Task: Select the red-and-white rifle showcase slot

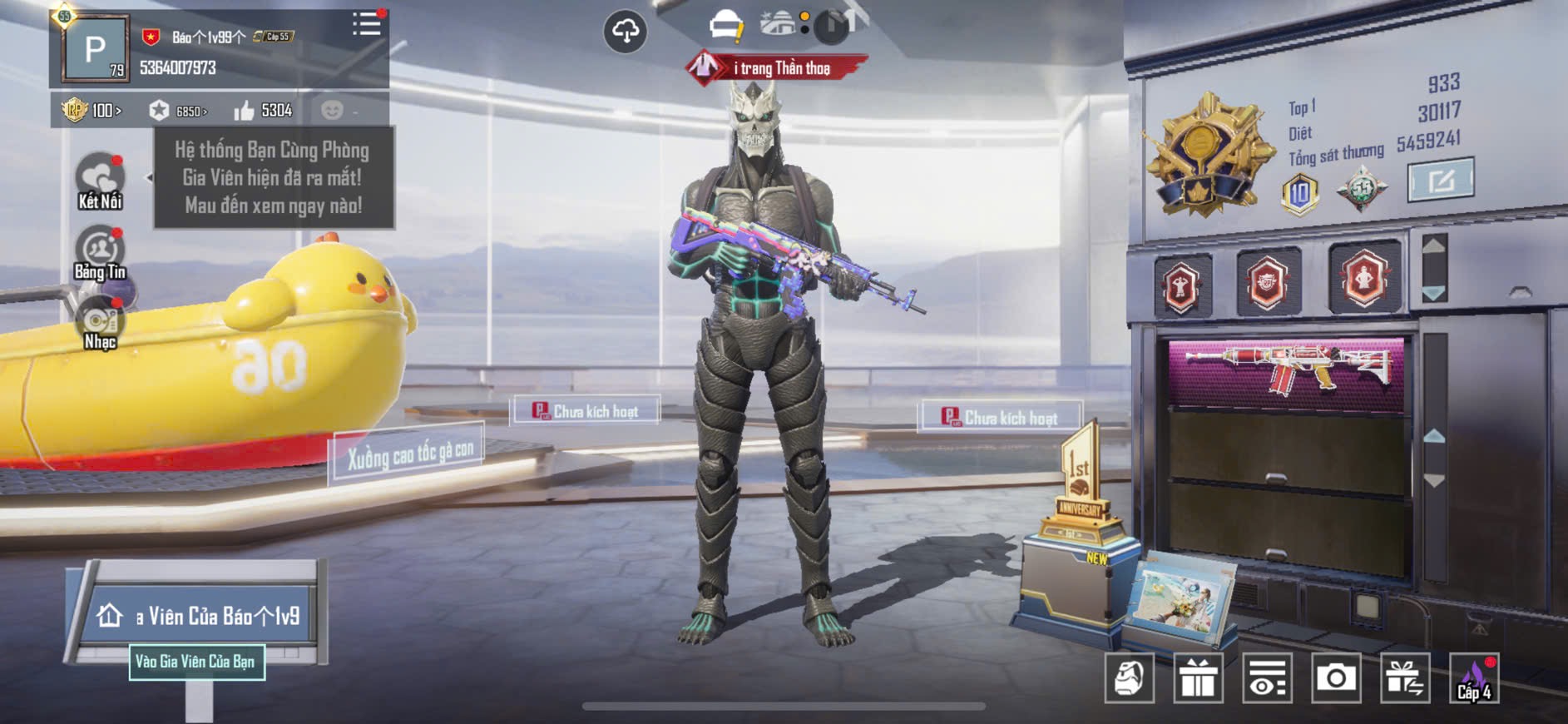Action: [x=1286, y=371]
